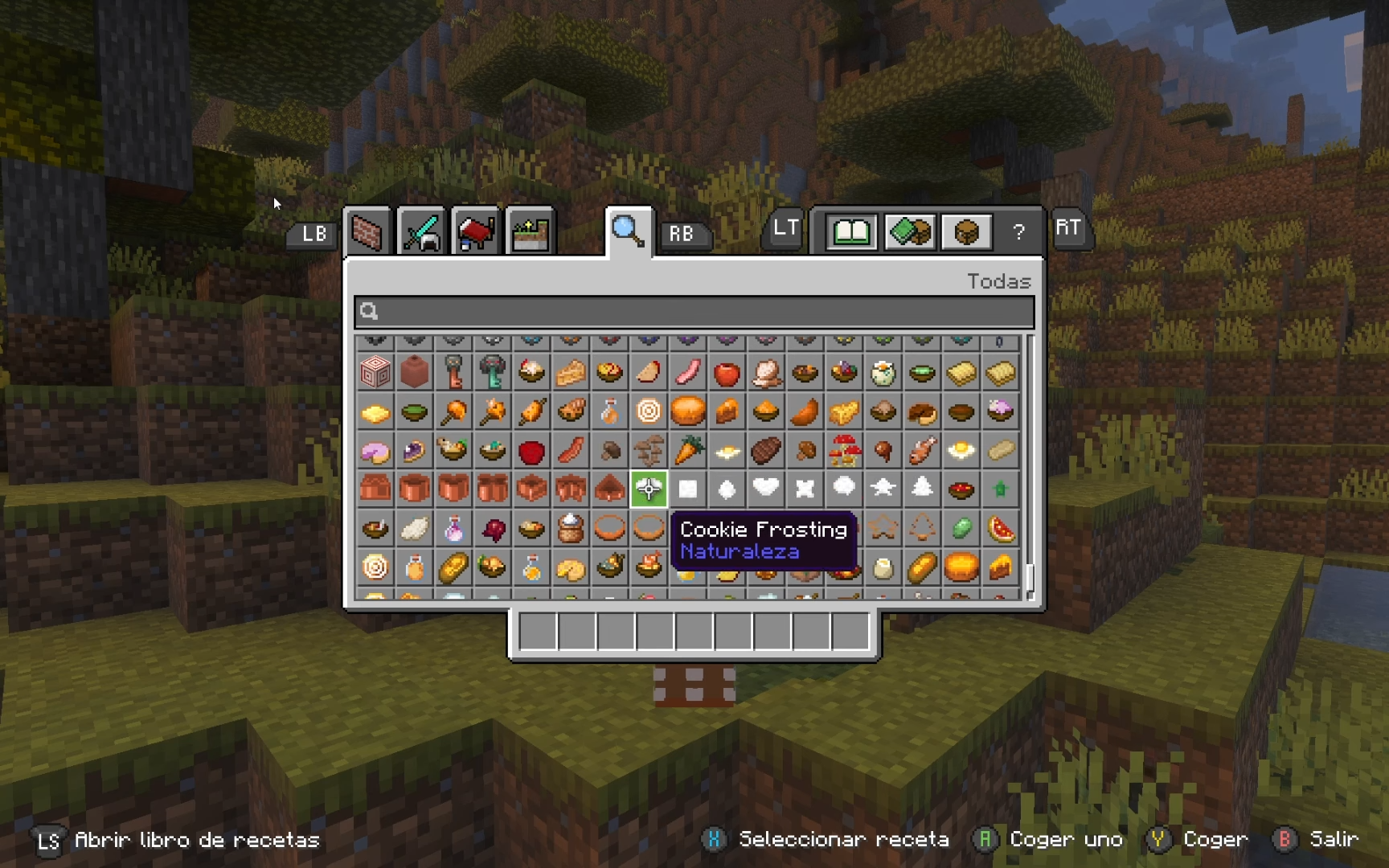This screenshot has height=868, width=1389.
Task: Select the highlighted Cookie Frosting item
Action: point(649,489)
